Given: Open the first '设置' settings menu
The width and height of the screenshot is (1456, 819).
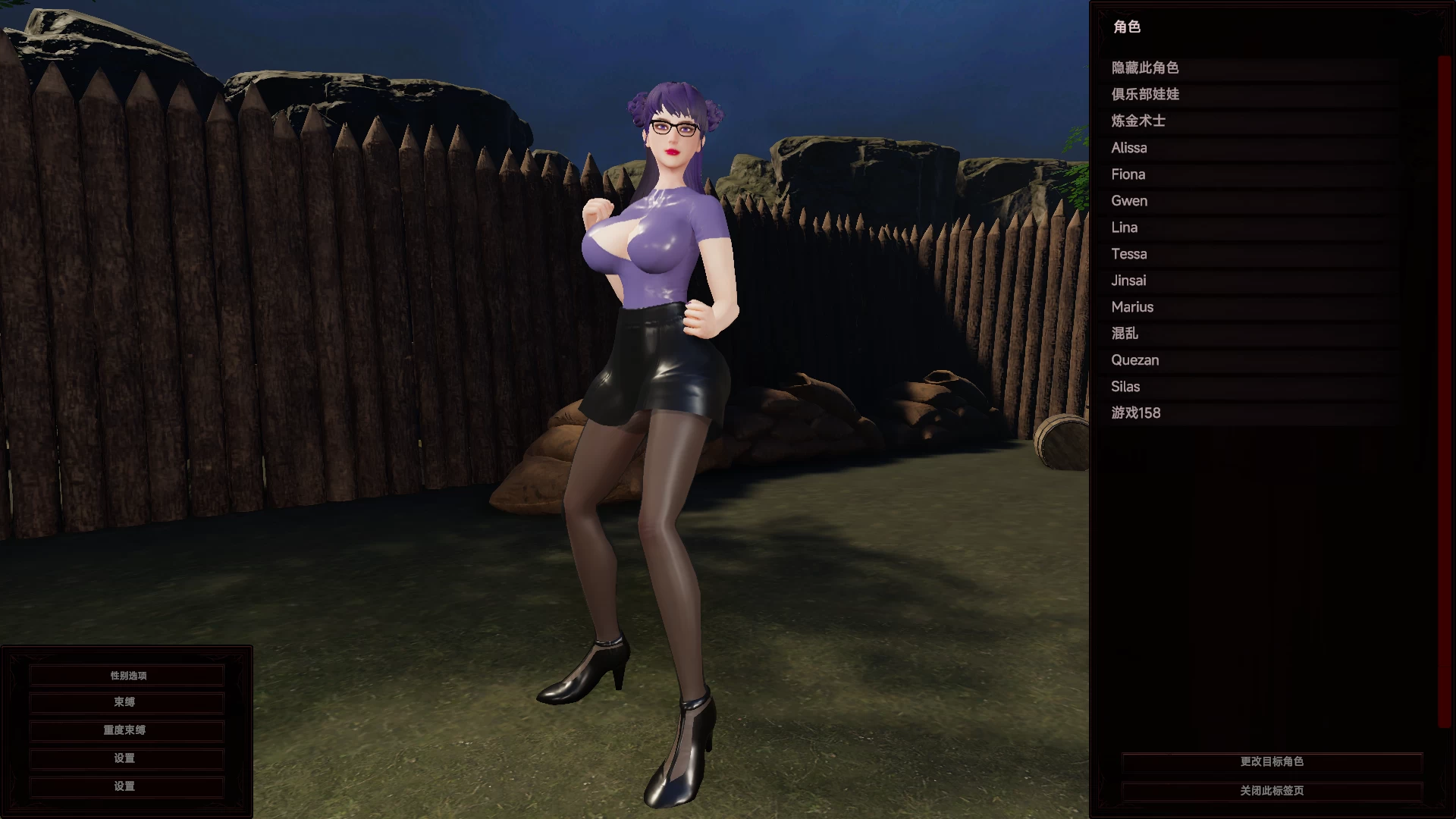Looking at the screenshot, I should pyautogui.click(x=125, y=758).
